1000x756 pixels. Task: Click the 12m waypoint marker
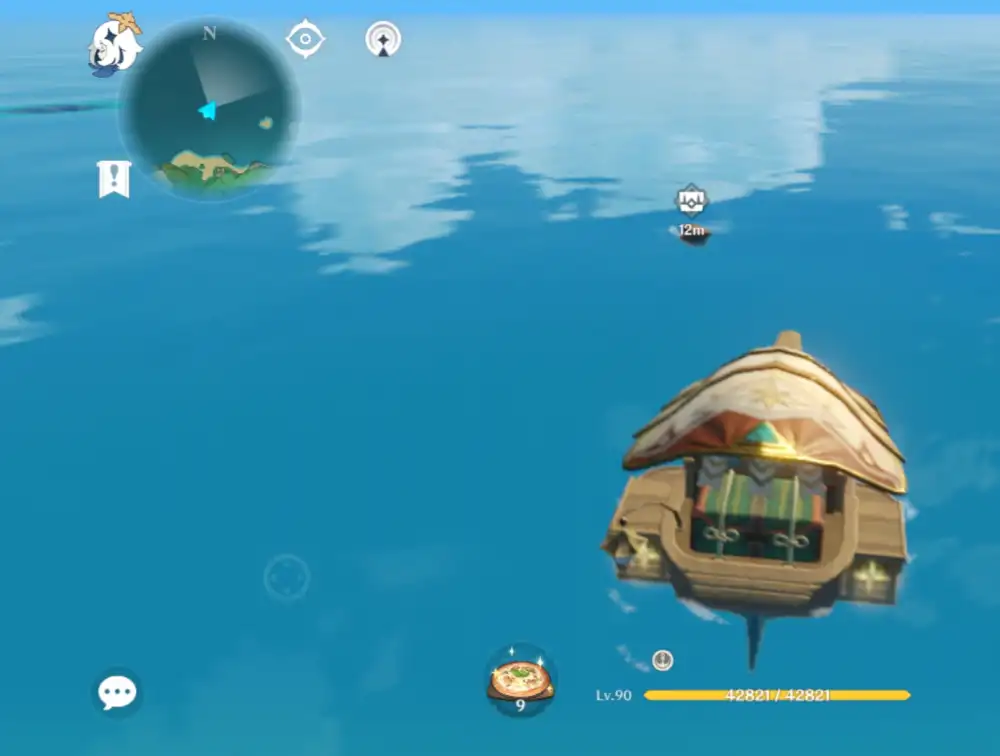(691, 201)
